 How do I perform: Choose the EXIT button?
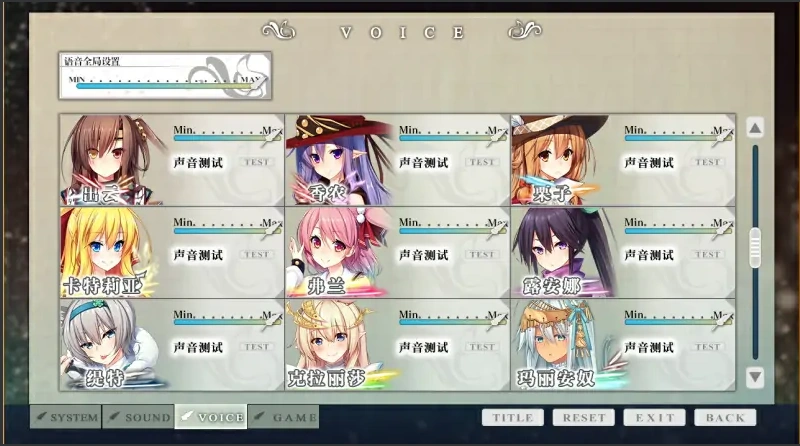(x=654, y=417)
